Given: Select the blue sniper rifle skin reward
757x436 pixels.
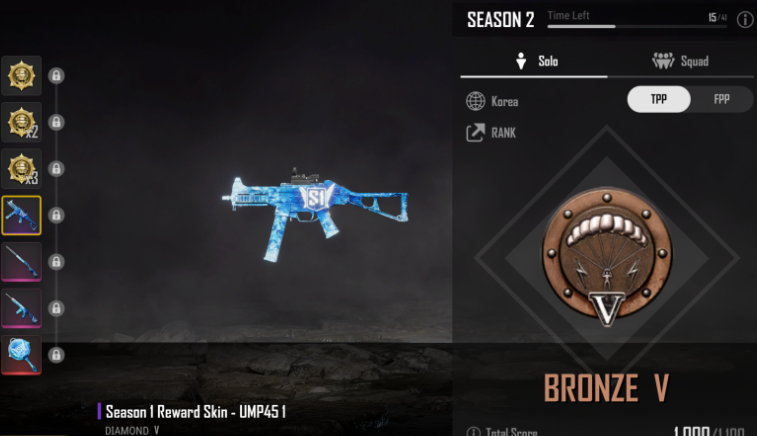Looking at the screenshot, I should point(21,261).
